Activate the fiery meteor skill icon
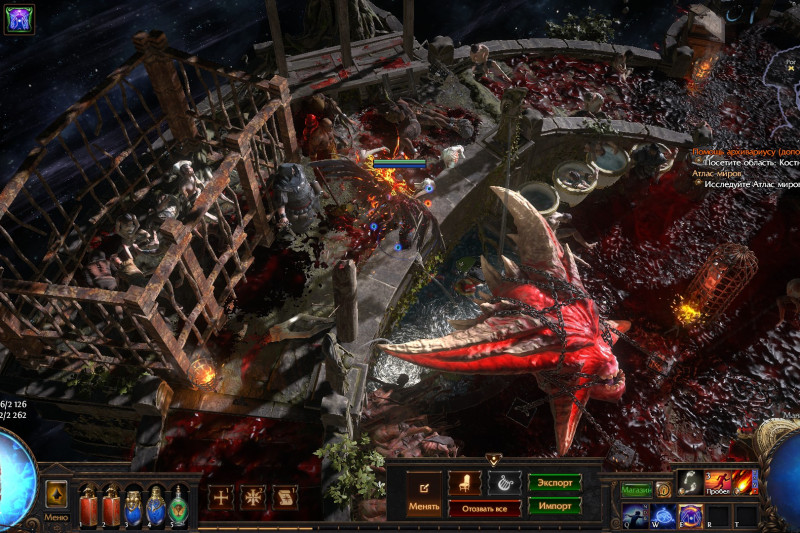800x533 pixels. 745,482
